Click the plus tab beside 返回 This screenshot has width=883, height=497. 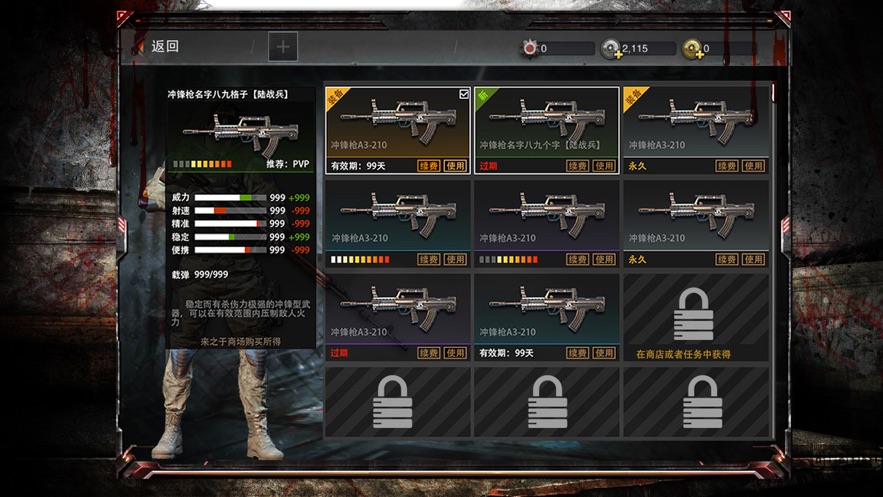coord(283,46)
